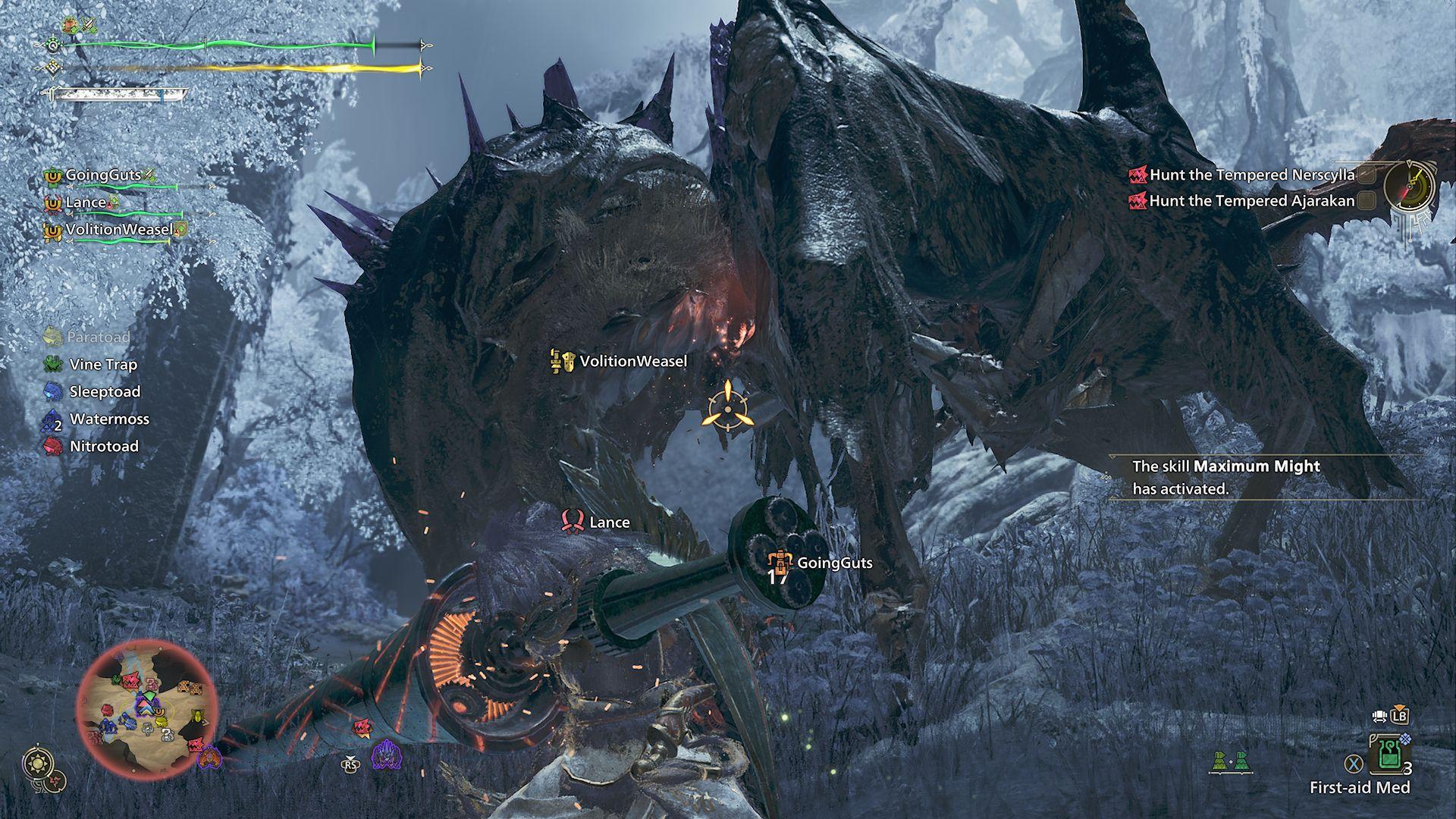The image size is (1456, 819).
Task: Open the Hunt the Tempered Ajarakan objective
Action: point(1251,201)
